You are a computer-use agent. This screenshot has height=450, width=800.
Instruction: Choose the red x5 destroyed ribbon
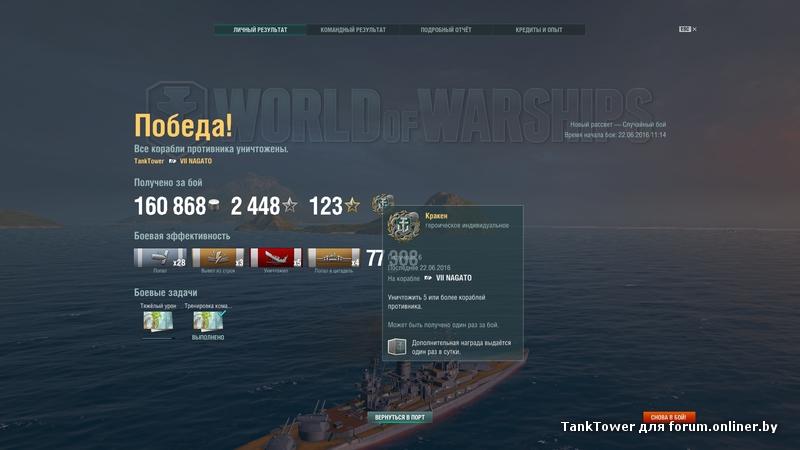pyautogui.click(x=275, y=260)
